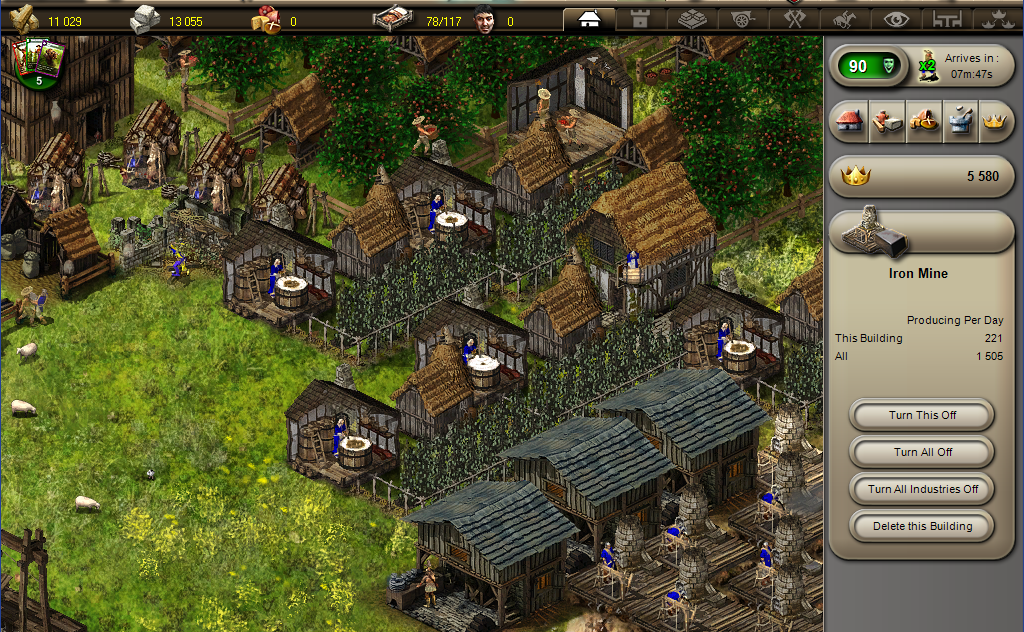Select the horse rider tab

(x=846, y=19)
